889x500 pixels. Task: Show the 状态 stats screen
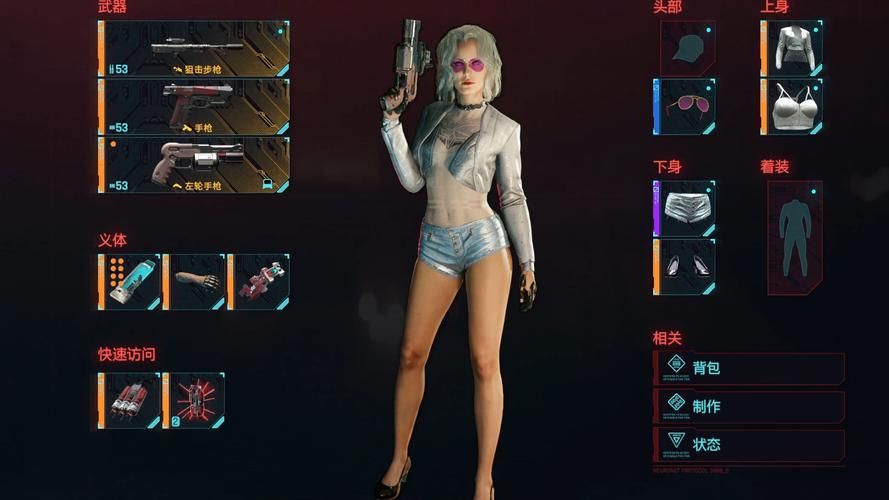point(749,444)
